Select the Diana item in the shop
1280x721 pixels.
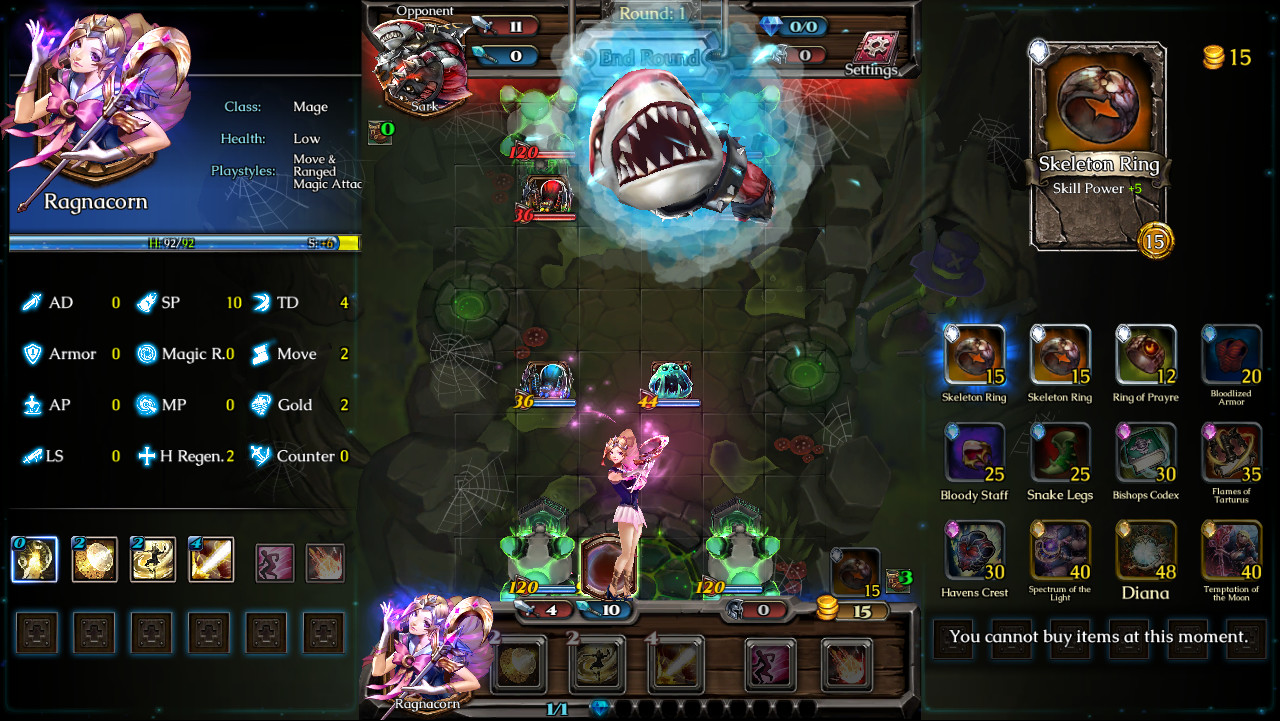(x=1145, y=551)
